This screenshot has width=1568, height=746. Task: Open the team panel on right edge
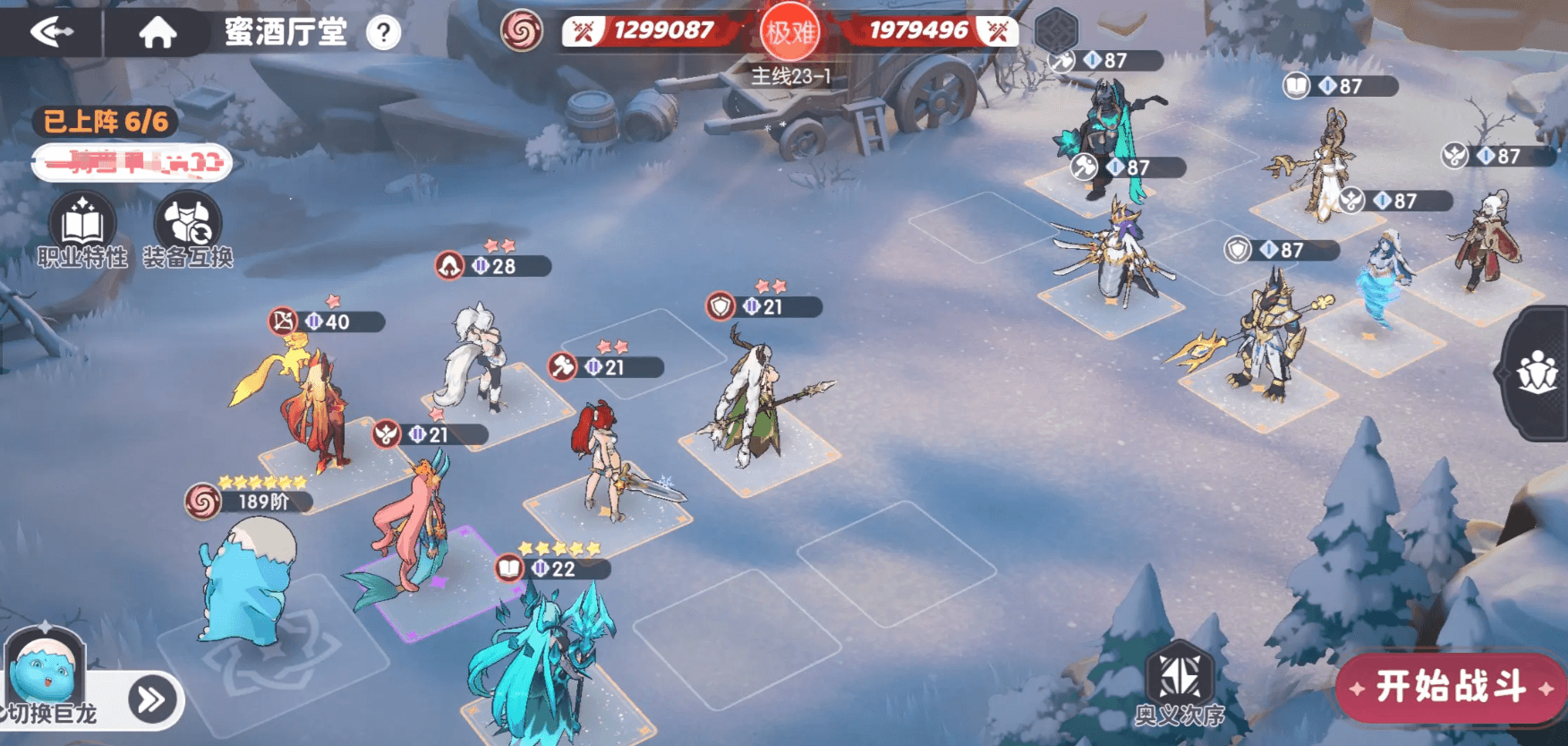pyautogui.click(x=1538, y=373)
